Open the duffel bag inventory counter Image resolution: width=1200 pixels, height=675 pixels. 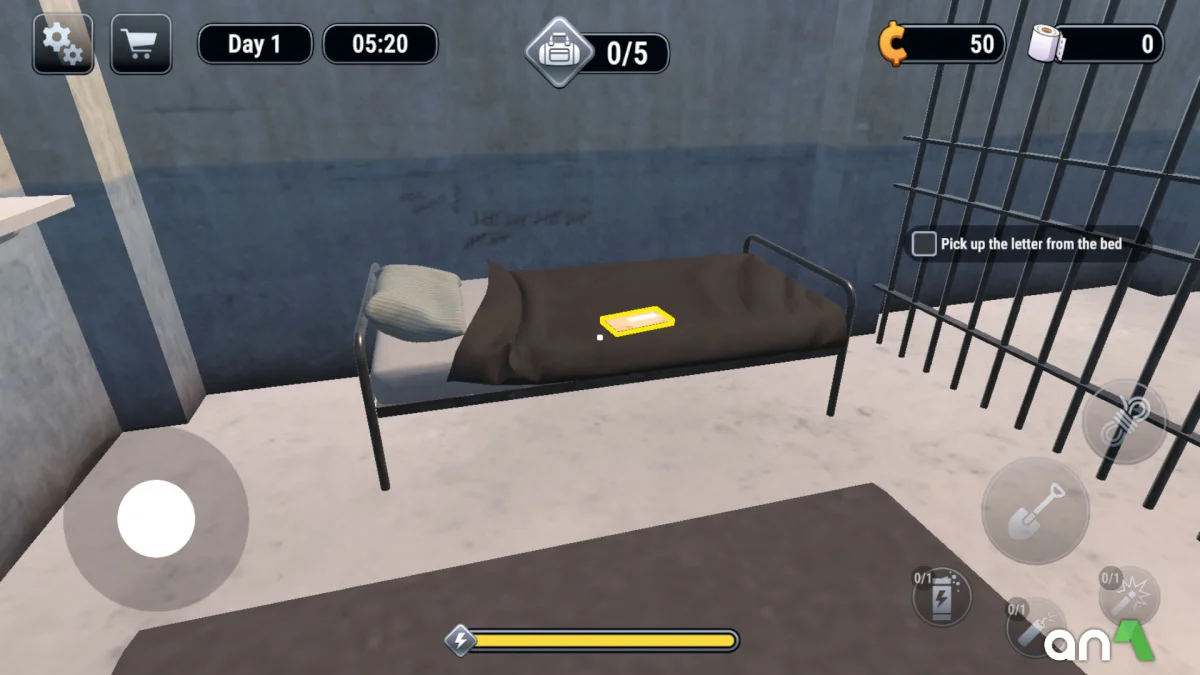(x=598, y=53)
